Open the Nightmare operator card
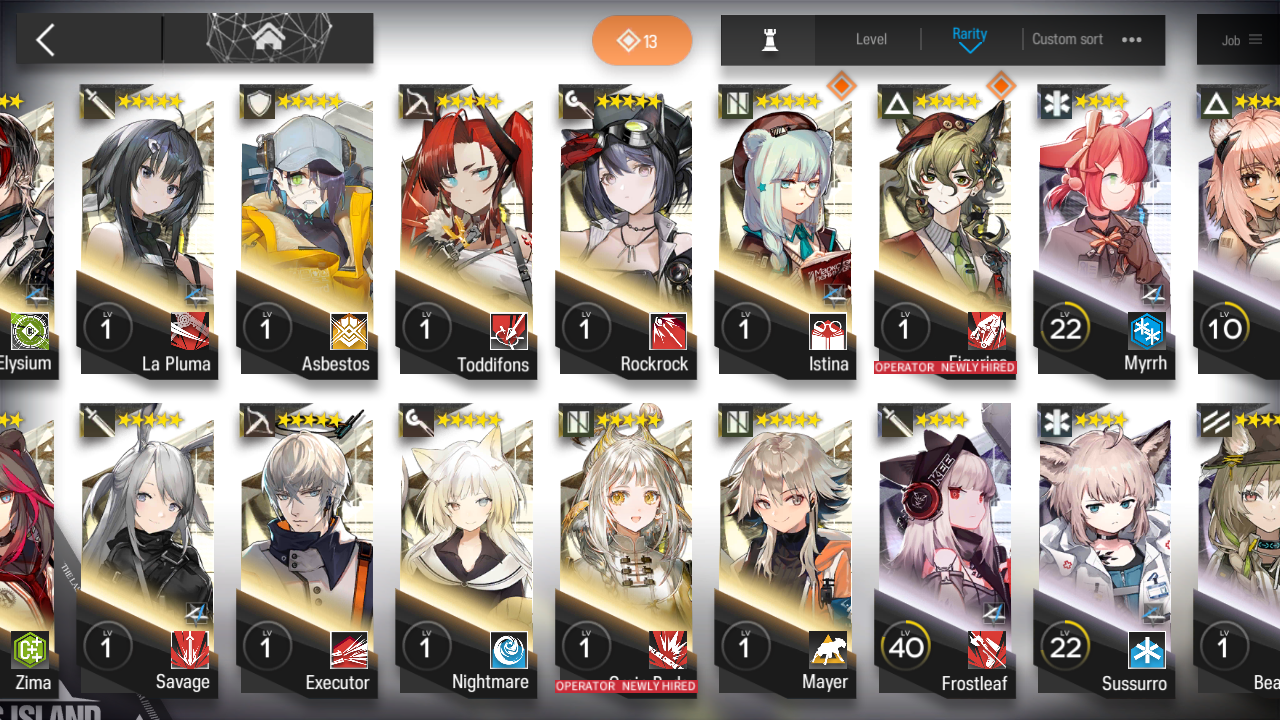Image resolution: width=1280 pixels, height=720 pixels. (x=466, y=550)
